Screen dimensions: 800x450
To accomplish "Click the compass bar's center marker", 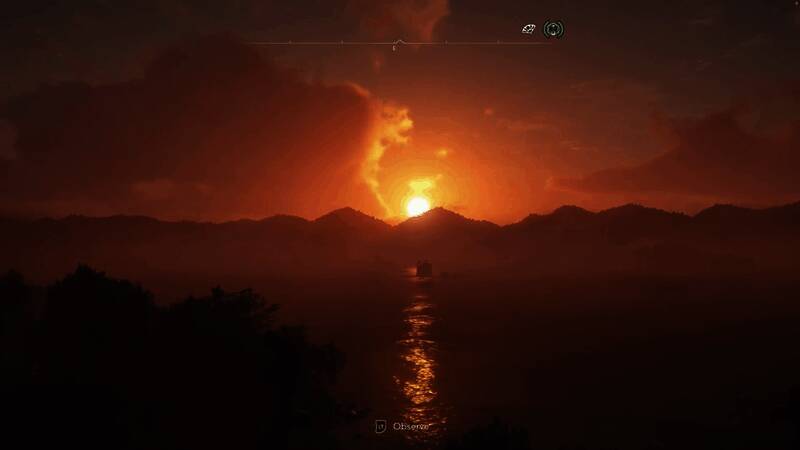I will tap(398, 43).
